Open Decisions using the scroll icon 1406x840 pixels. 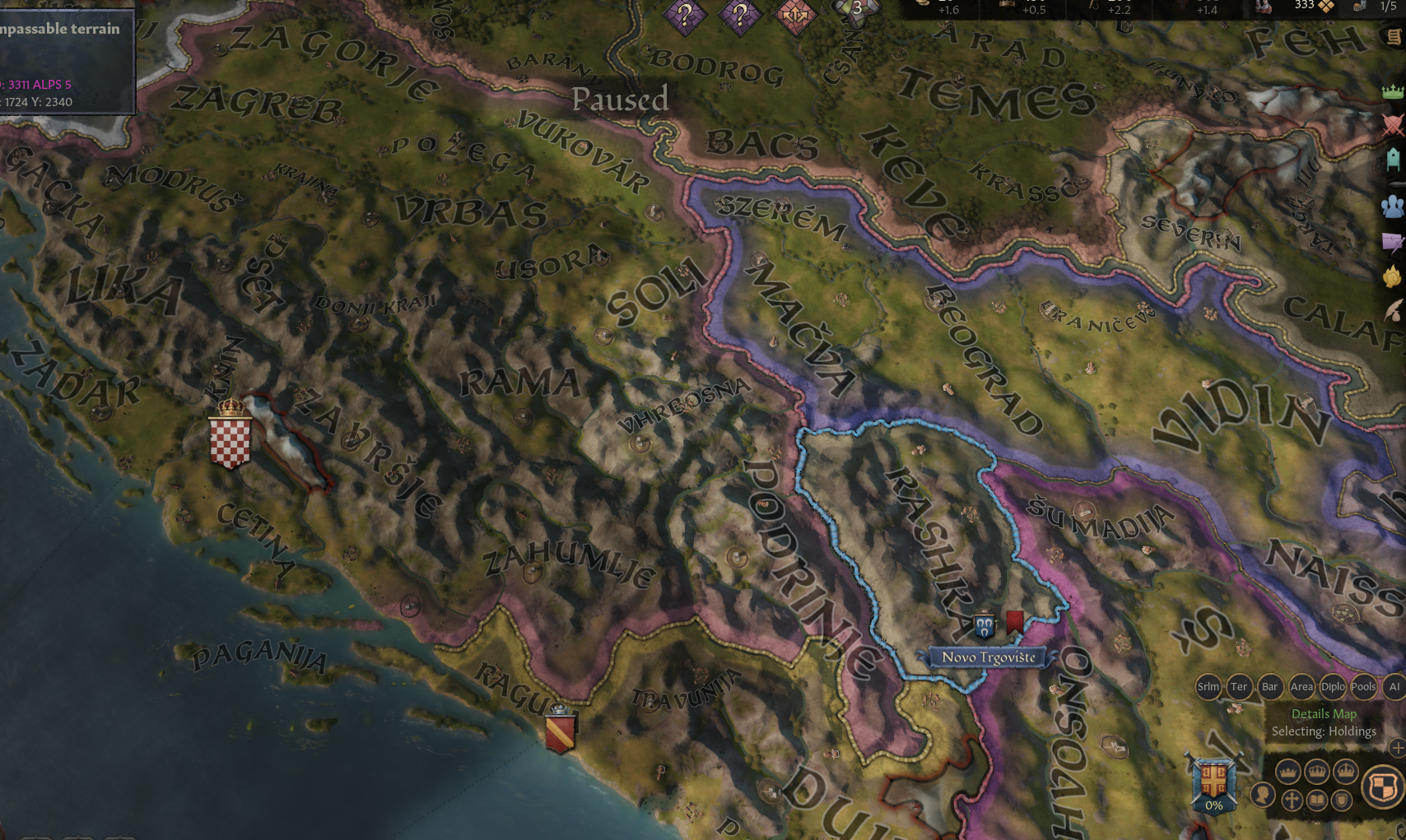tap(1393, 37)
